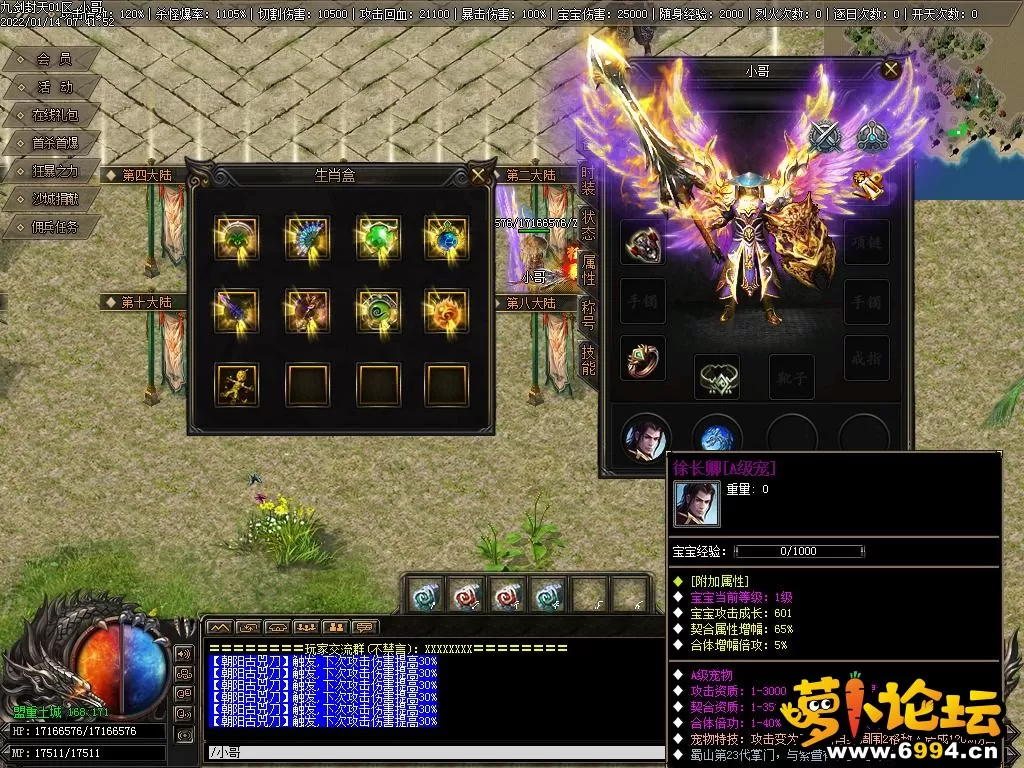This screenshot has width=1024, height=768.
Task: Close the 小哥 character panel
Action: 891,69
